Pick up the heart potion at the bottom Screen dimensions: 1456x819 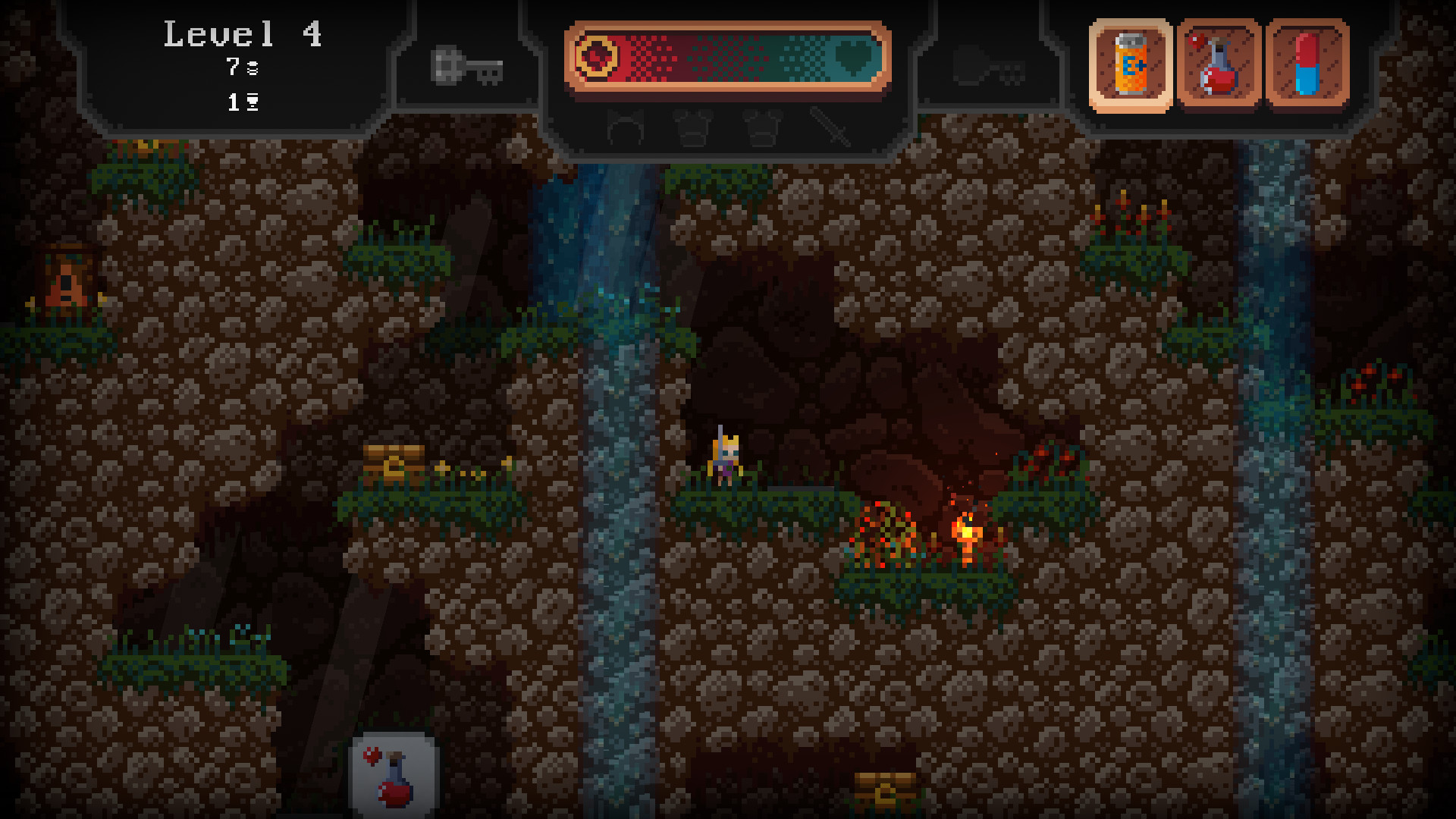click(394, 775)
